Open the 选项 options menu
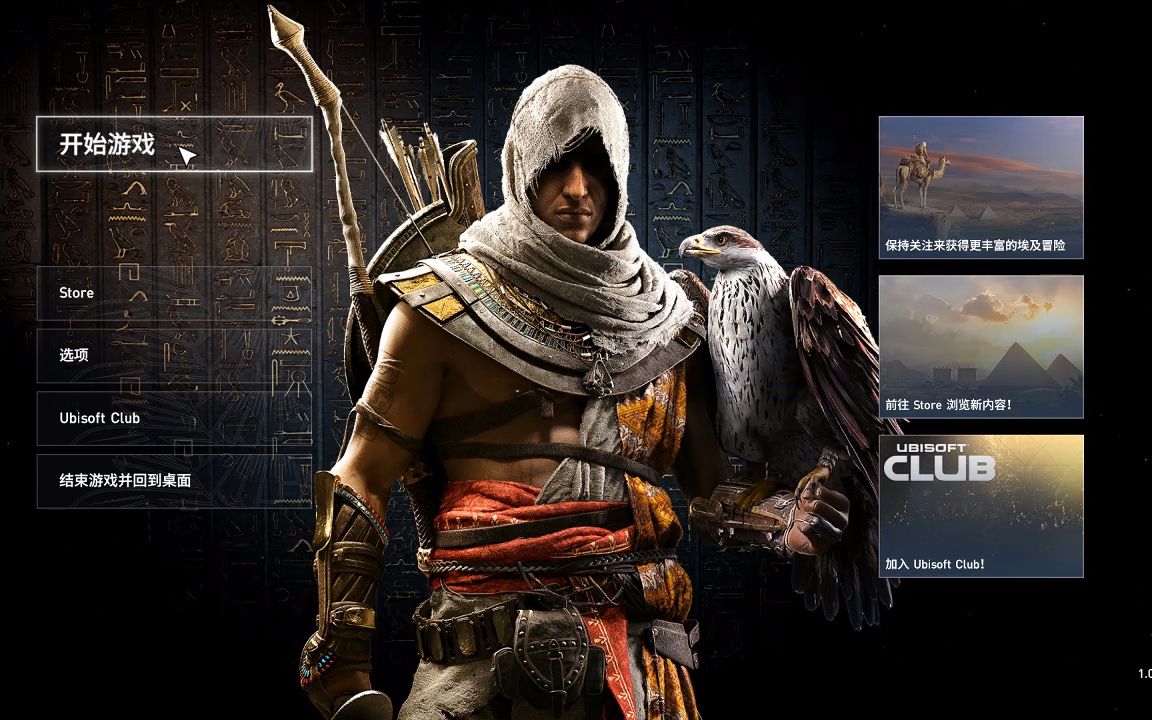1152x720 pixels. (173, 355)
